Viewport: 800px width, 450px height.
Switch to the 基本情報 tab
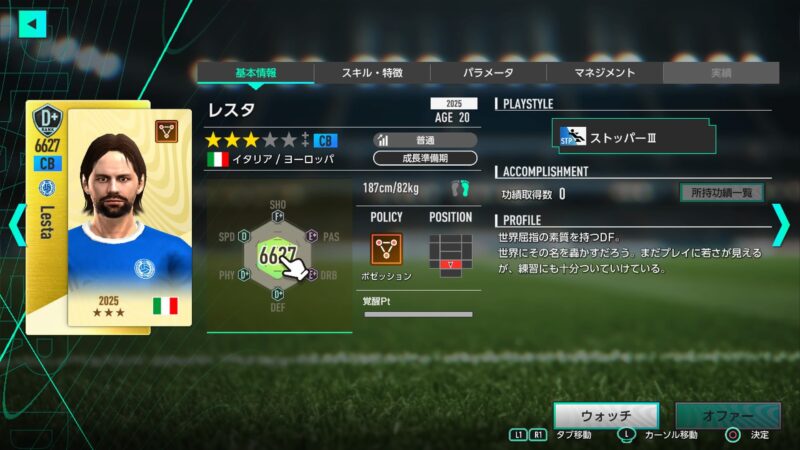pyautogui.click(x=255, y=73)
